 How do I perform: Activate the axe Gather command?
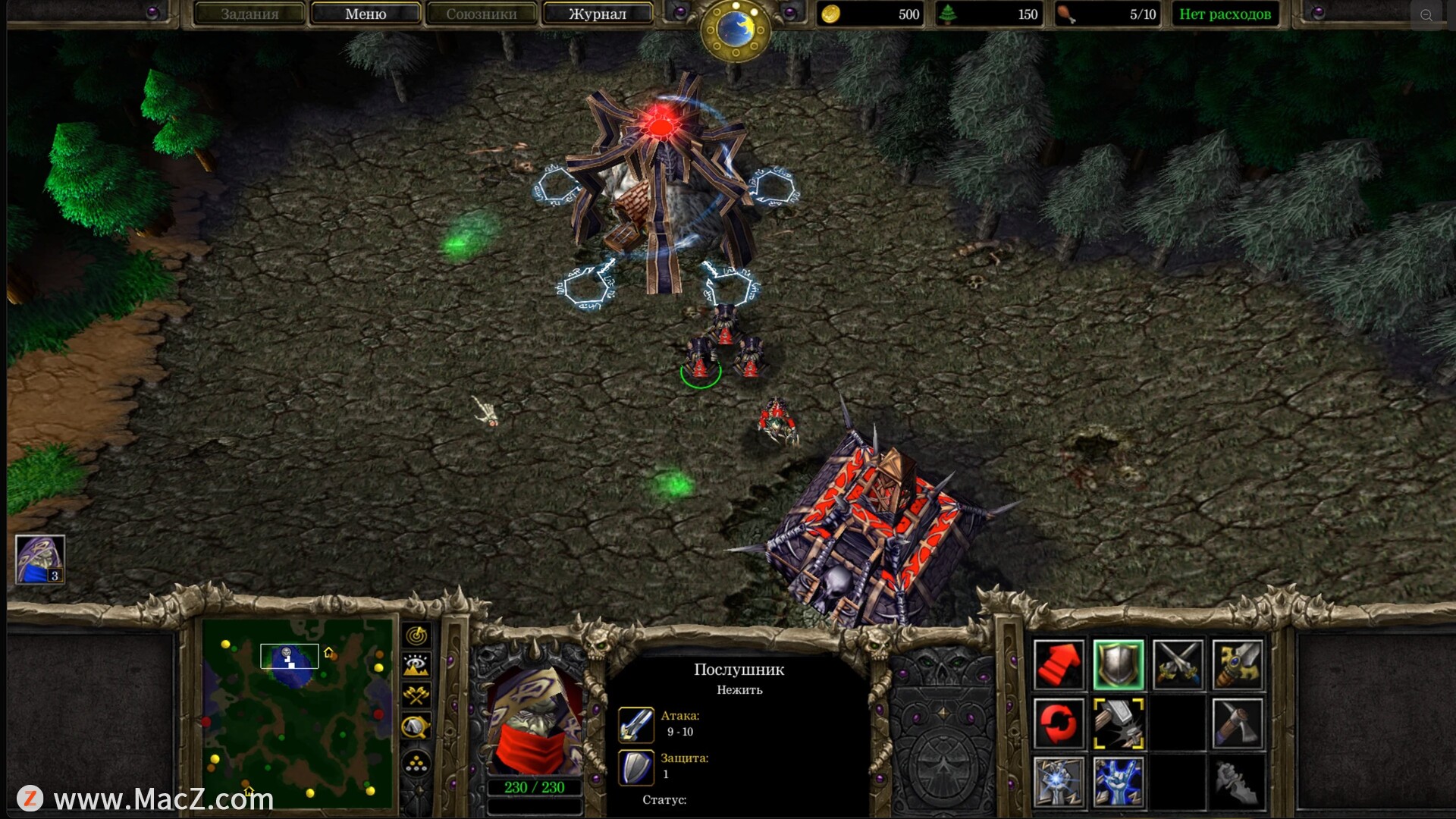point(1238,723)
